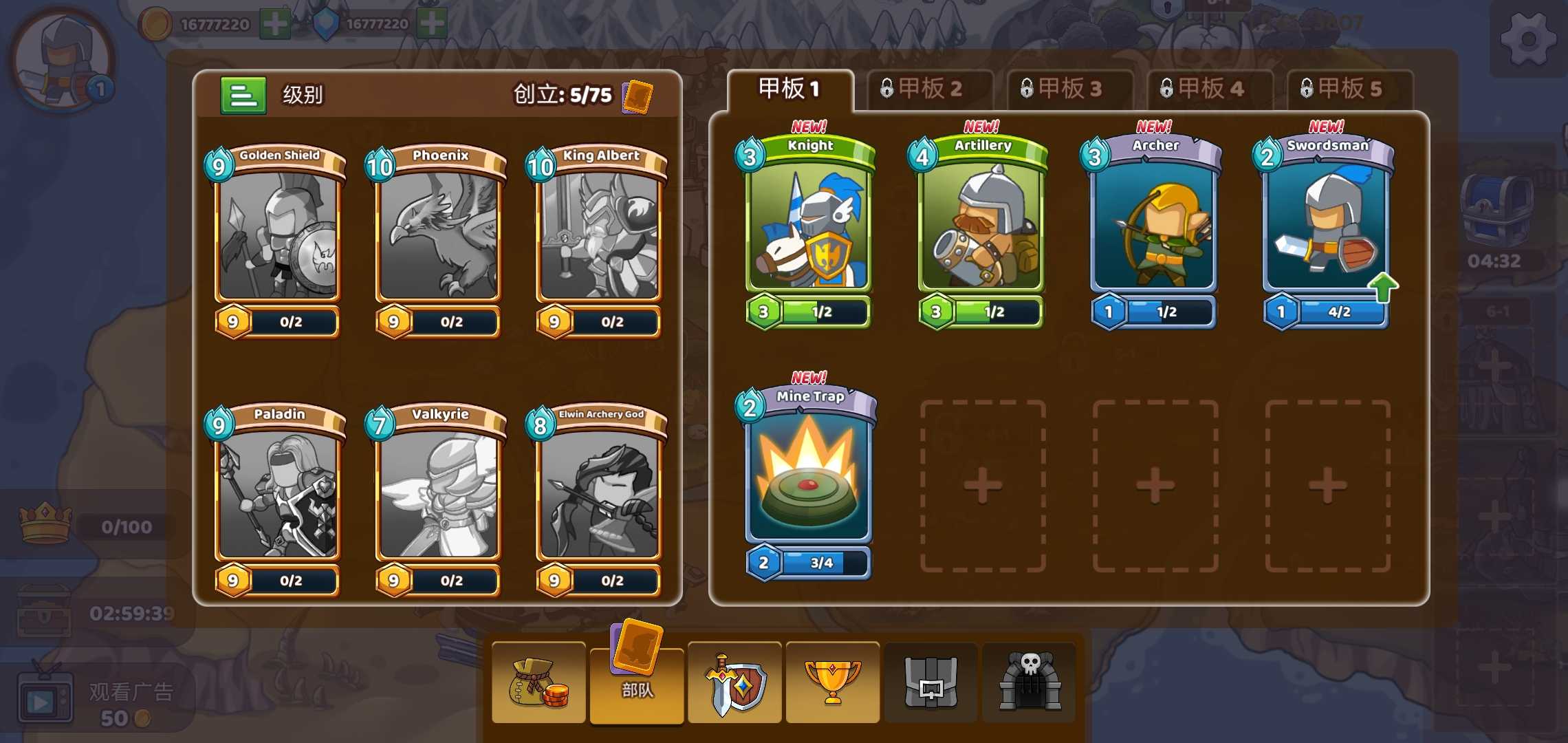1568x743 pixels.
Task: Select the Knight card in deck 1
Action: click(808, 227)
